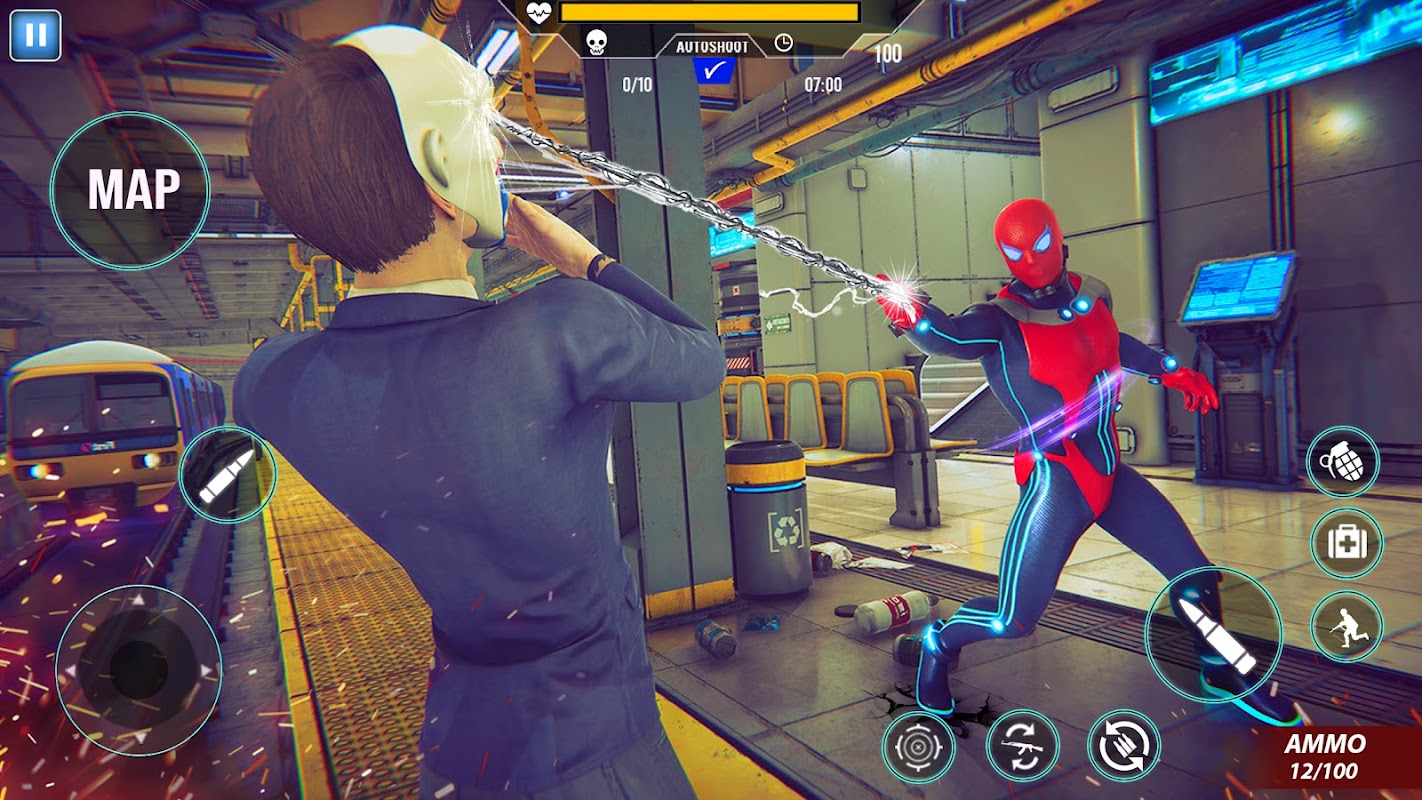Switch weapon with the gun swap icon
The height and width of the screenshot is (800, 1422).
pos(1022,746)
